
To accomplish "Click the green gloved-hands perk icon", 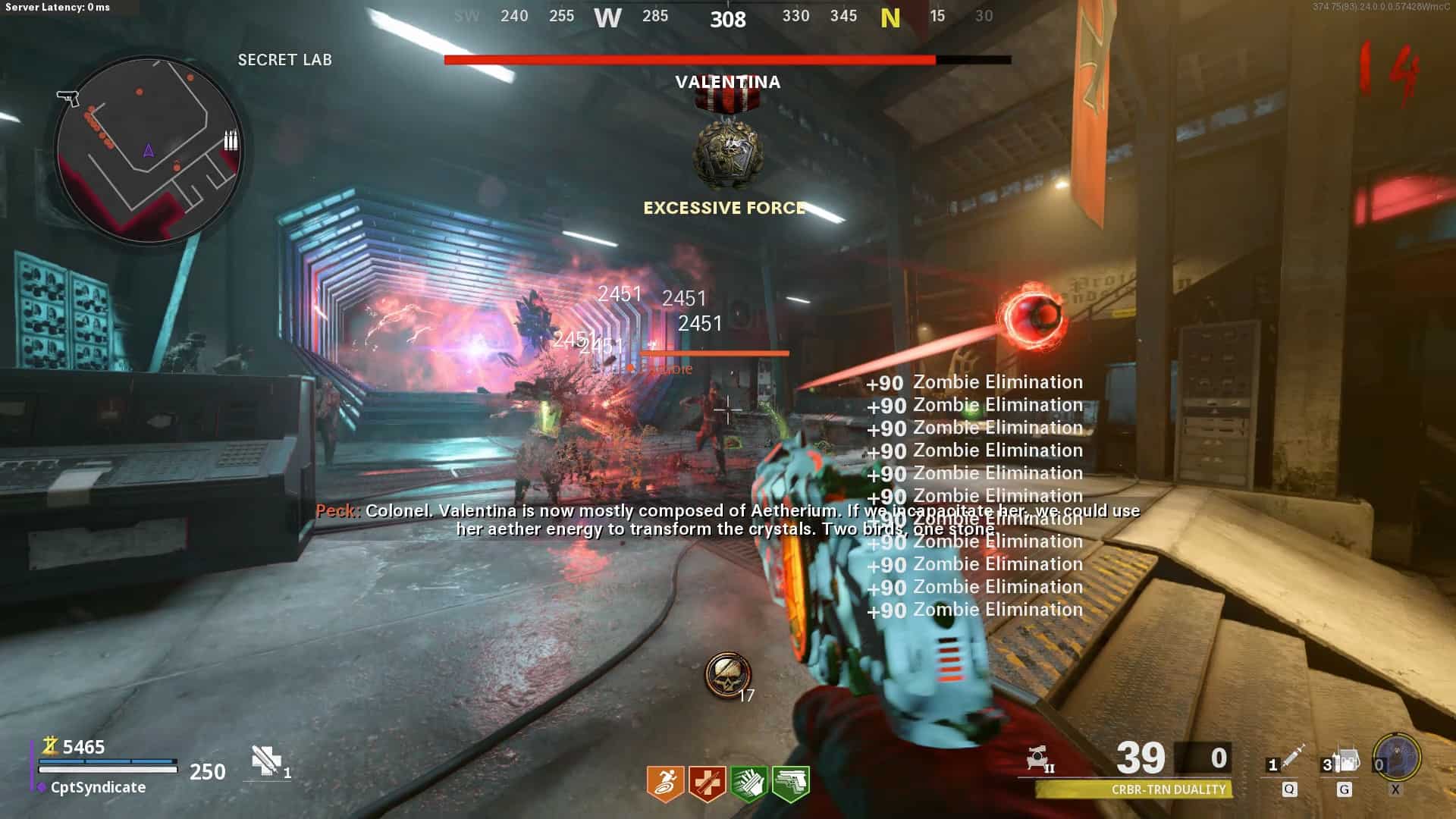I will pyautogui.click(x=748, y=783).
